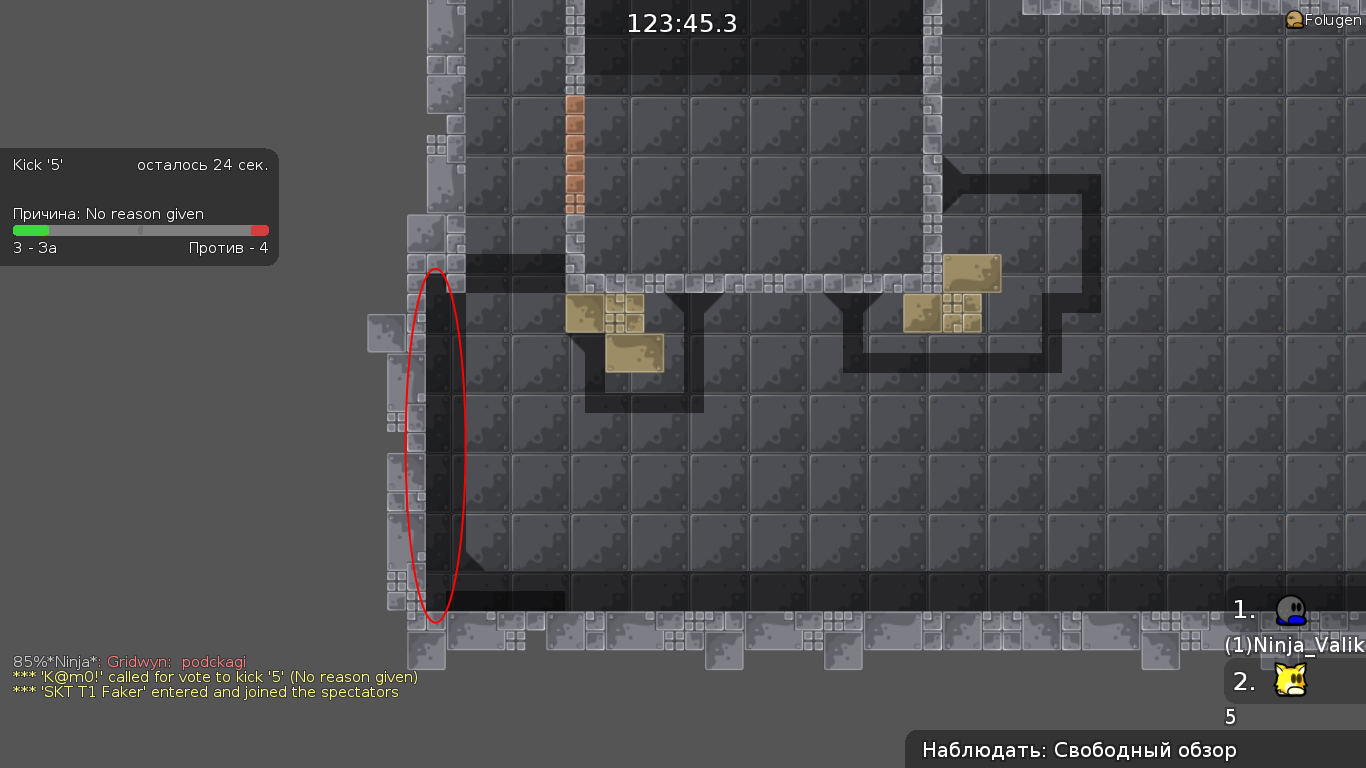The width and height of the screenshot is (1366, 768).
Task: Click Folugen's tee badge in the top-right
Action: (x=1295, y=19)
